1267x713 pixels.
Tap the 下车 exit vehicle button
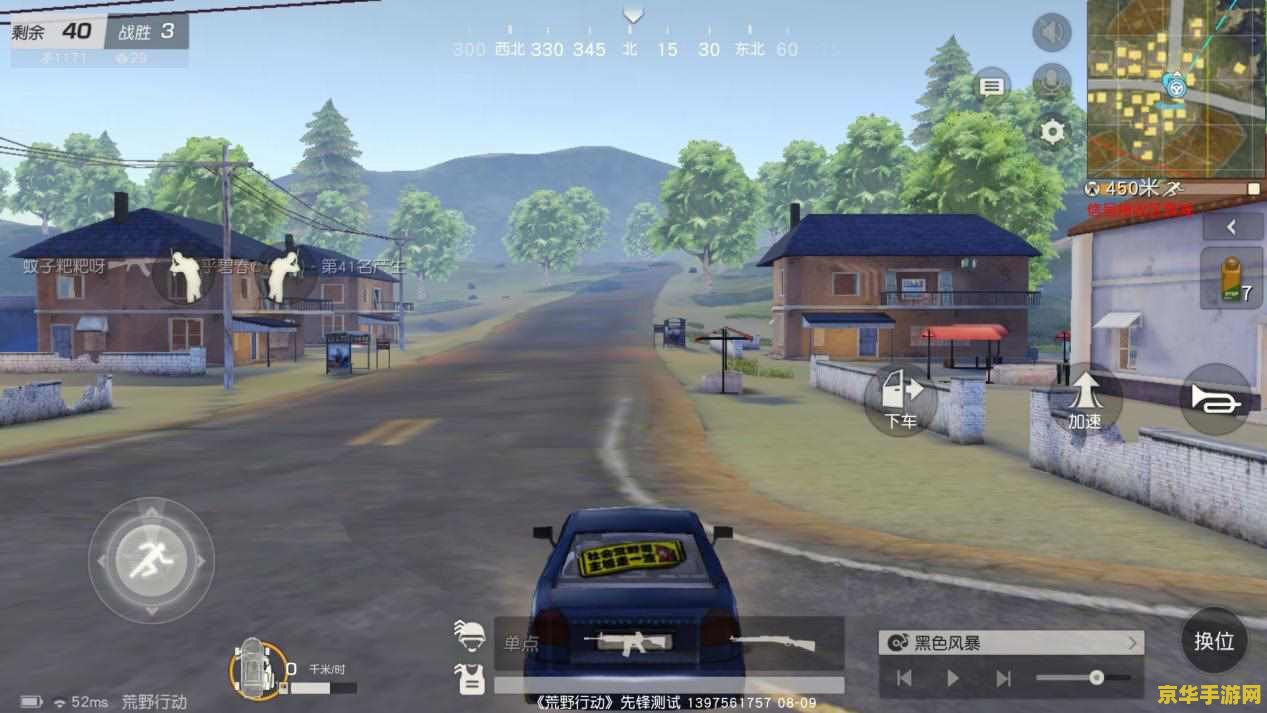900,398
